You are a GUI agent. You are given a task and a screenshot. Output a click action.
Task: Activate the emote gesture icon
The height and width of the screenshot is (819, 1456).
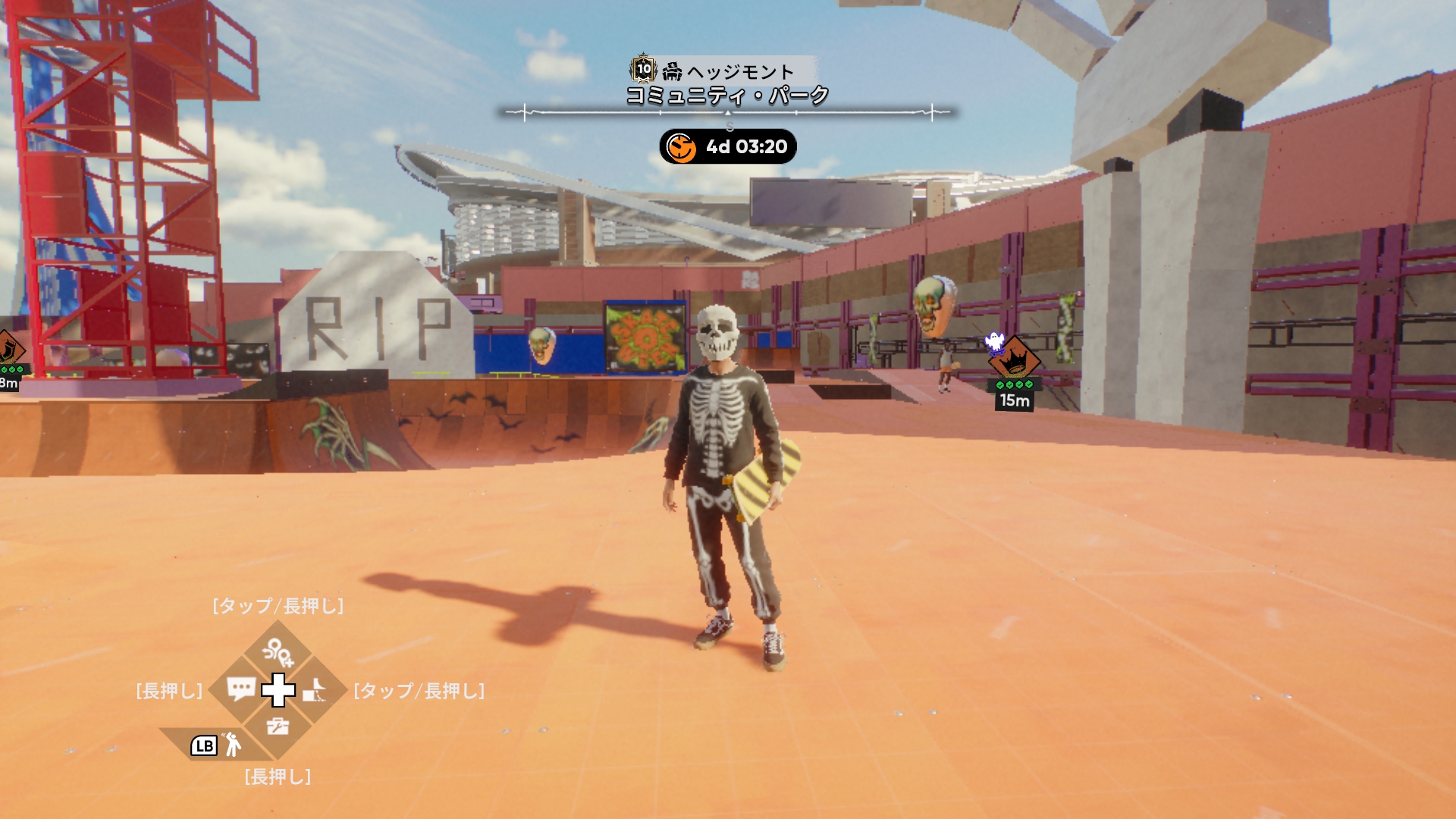[232, 745]
